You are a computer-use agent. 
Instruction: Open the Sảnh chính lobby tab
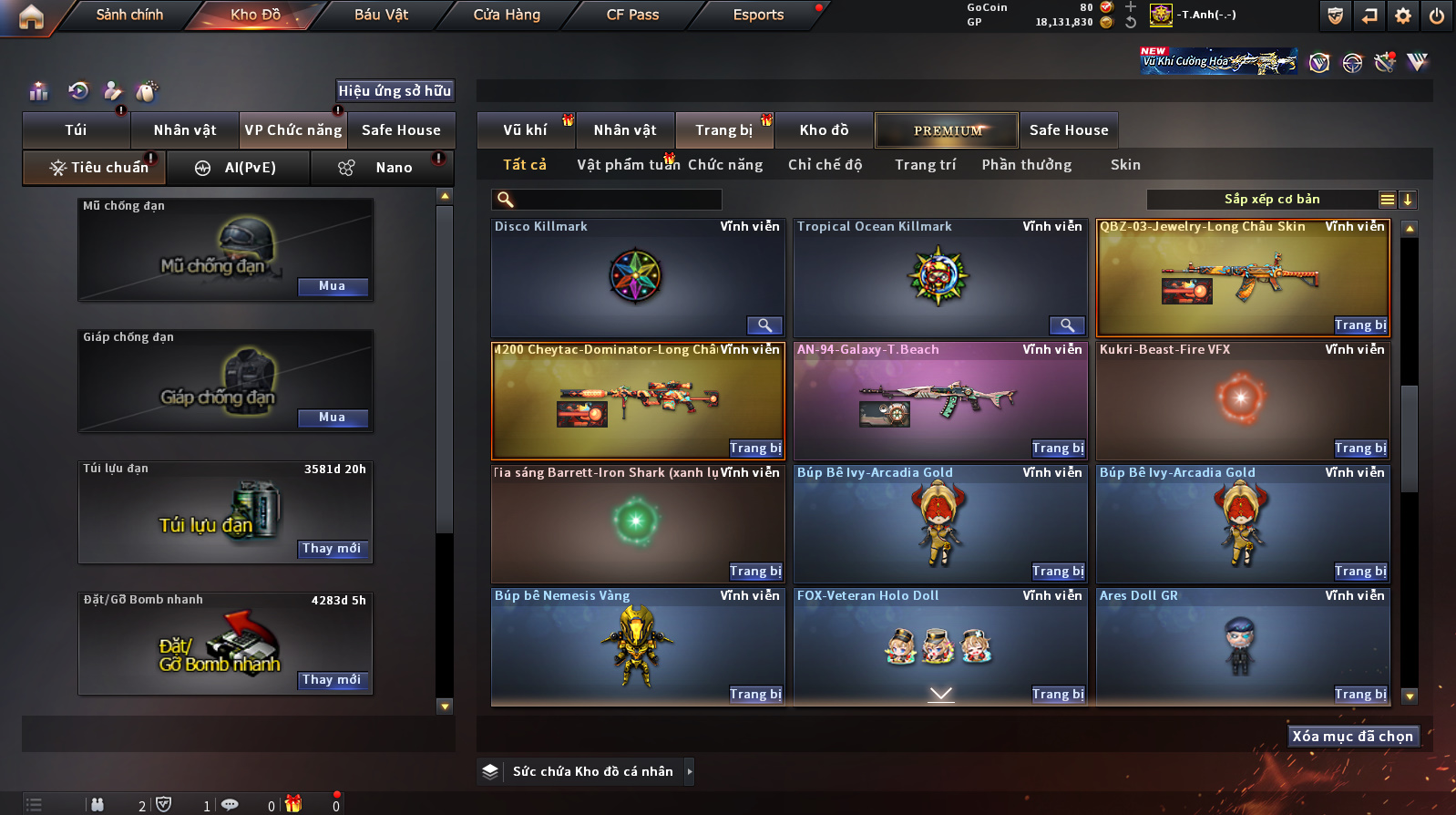[x=129, y=15]
